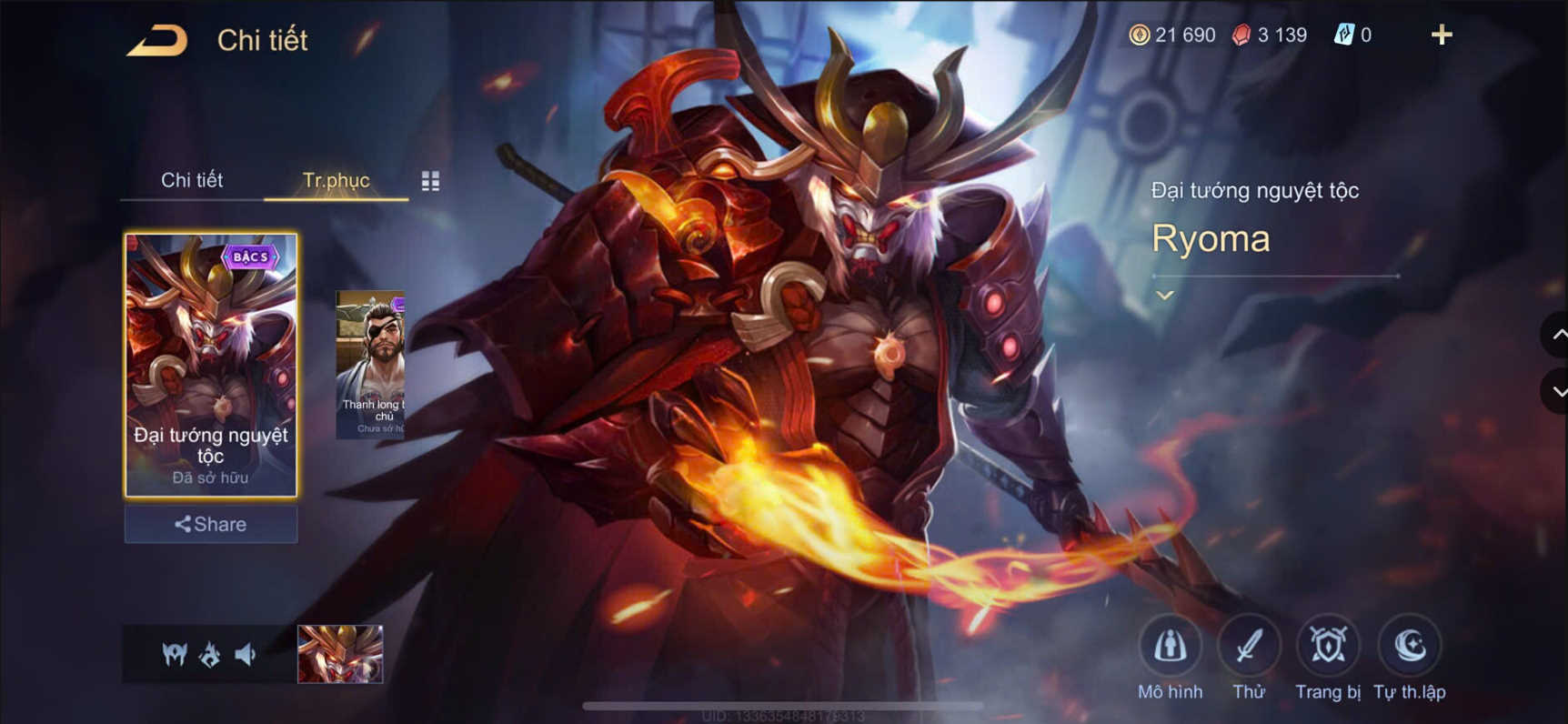
Task: Select the Tự th.lập moon icon
Action: [x=1408, y=644]
